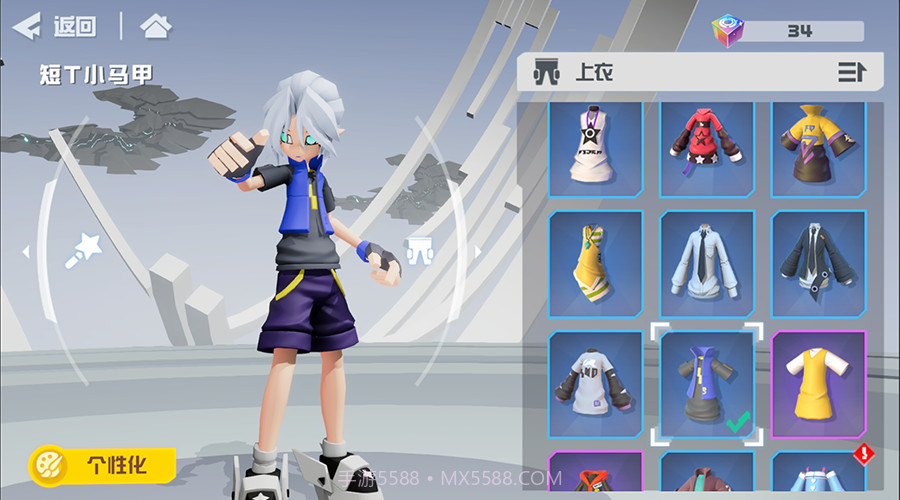Open the home screen icon
Screen dimensions: 900x500
(155, 26)
